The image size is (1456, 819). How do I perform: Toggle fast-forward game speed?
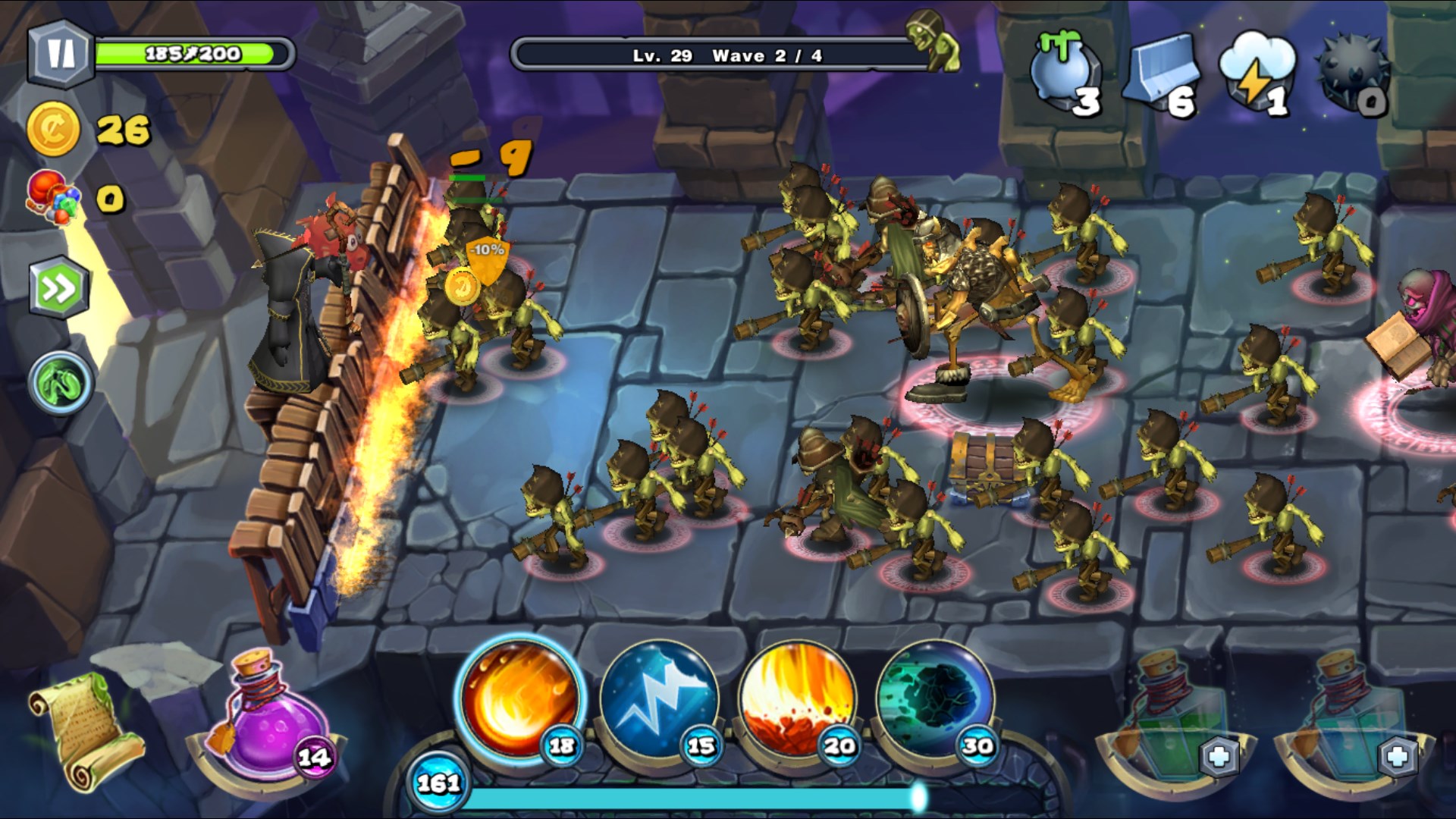[59, 289]
